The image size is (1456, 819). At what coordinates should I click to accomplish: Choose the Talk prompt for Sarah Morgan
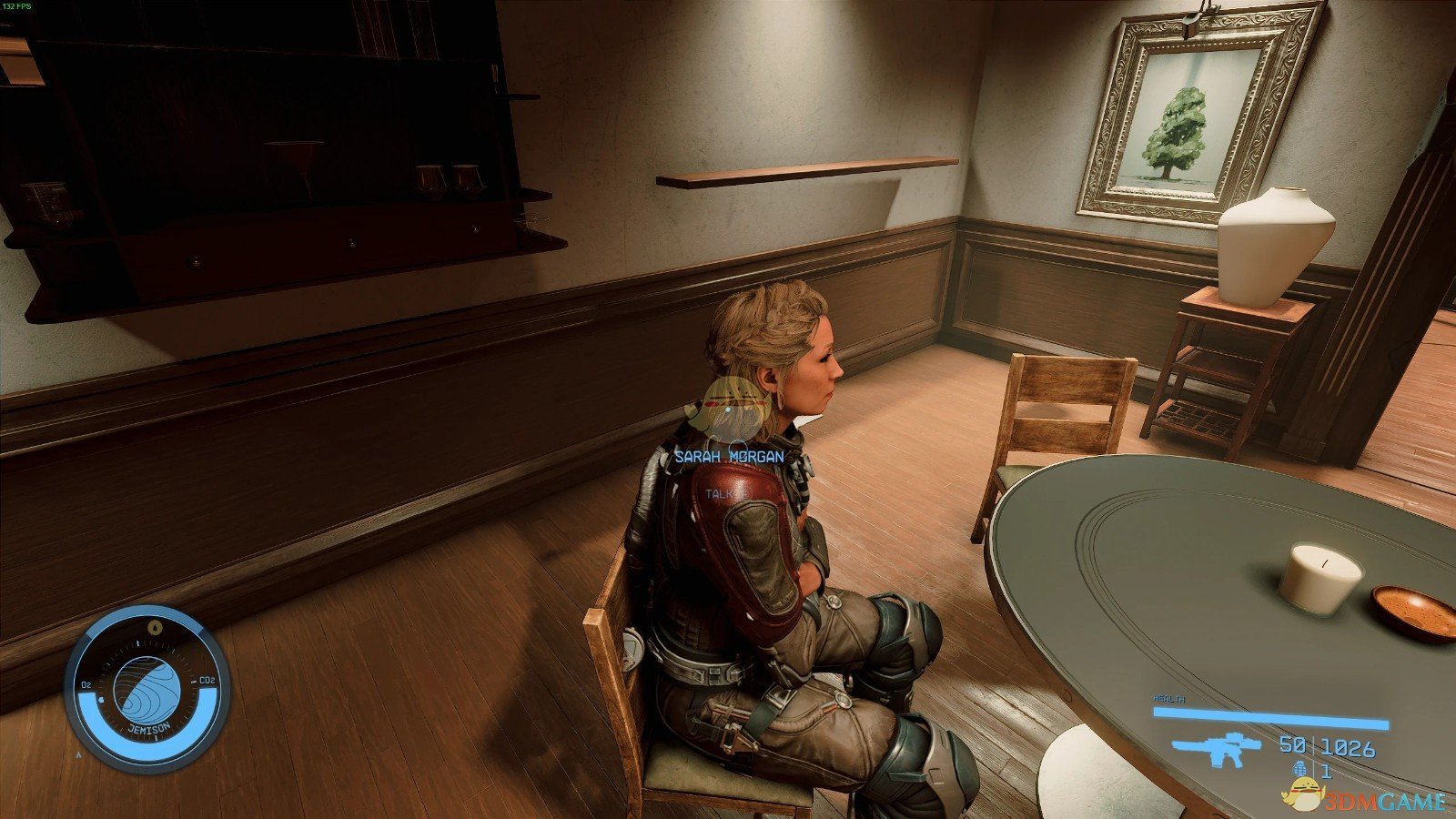[x=720, y=492]
